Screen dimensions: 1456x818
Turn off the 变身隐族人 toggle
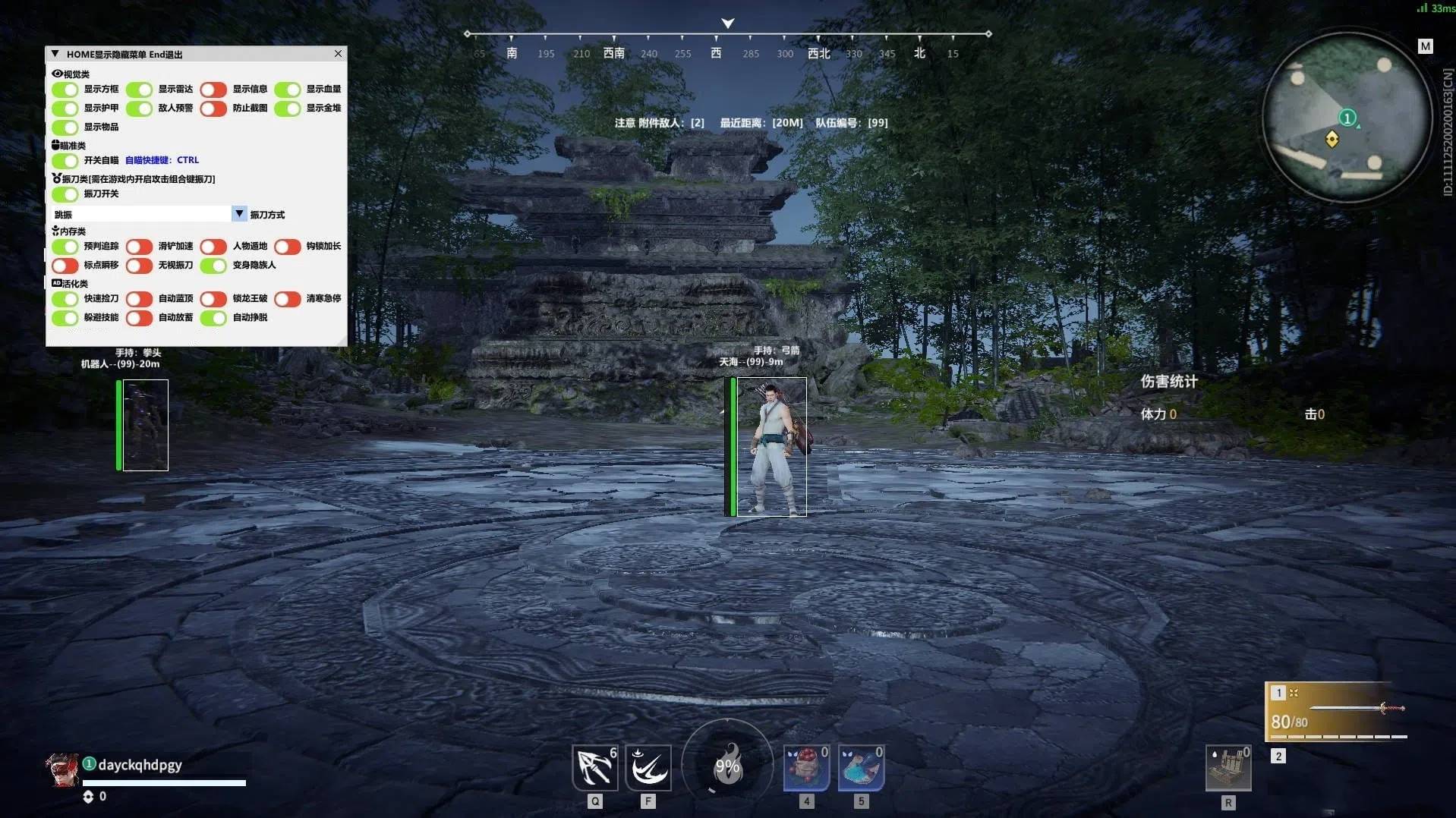(x=213, y=266)
